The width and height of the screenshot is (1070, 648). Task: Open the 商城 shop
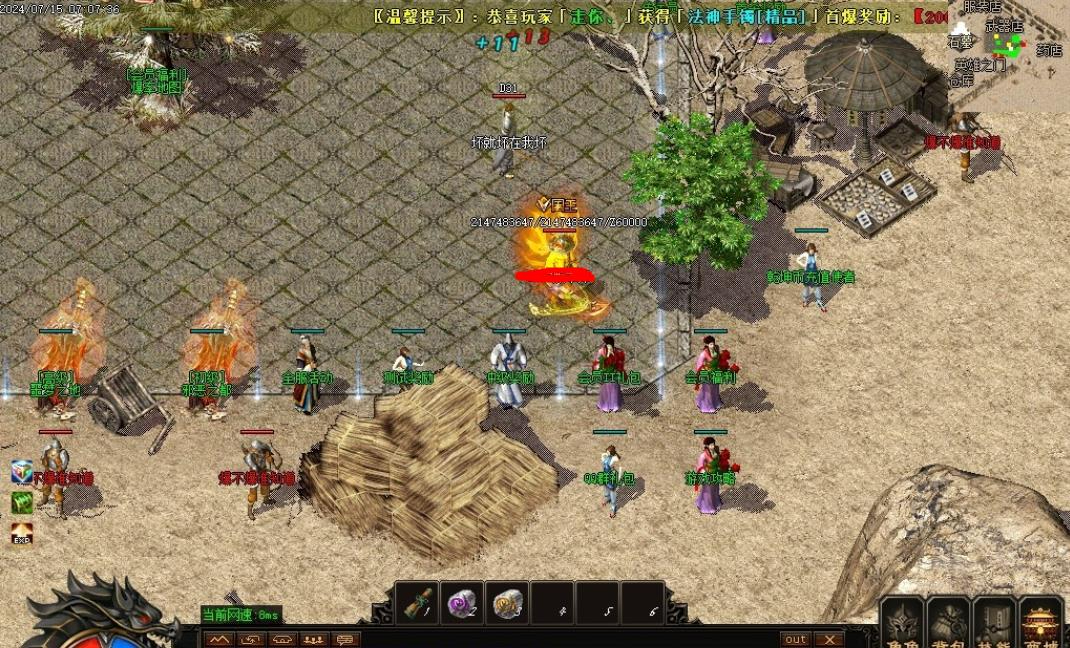tap(1041, 624)
